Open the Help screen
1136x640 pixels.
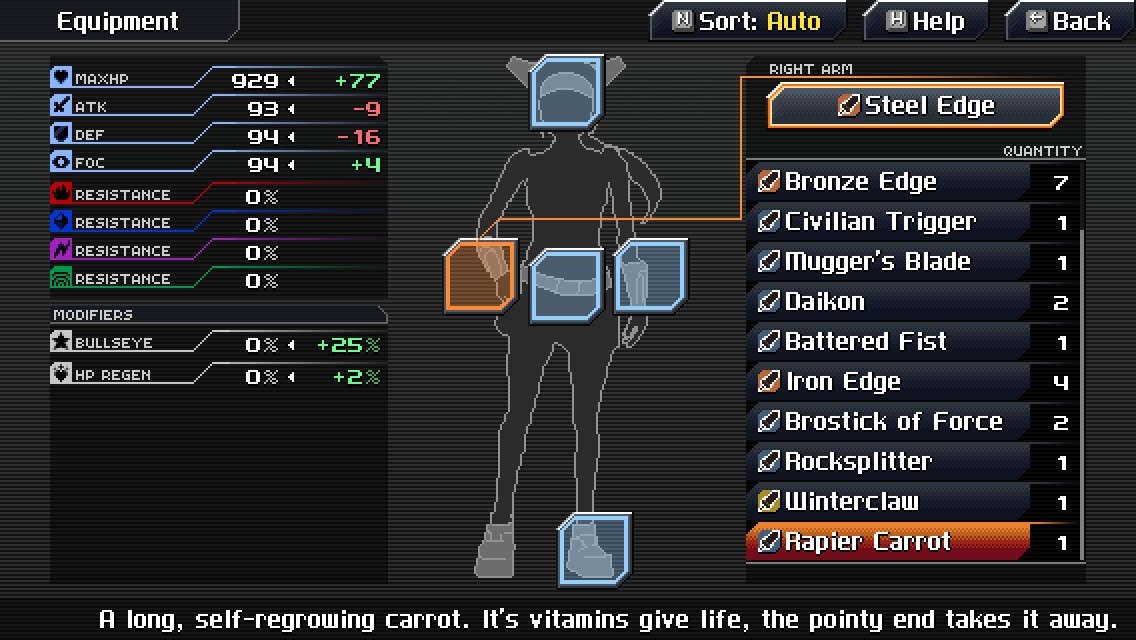coord(925,21)
